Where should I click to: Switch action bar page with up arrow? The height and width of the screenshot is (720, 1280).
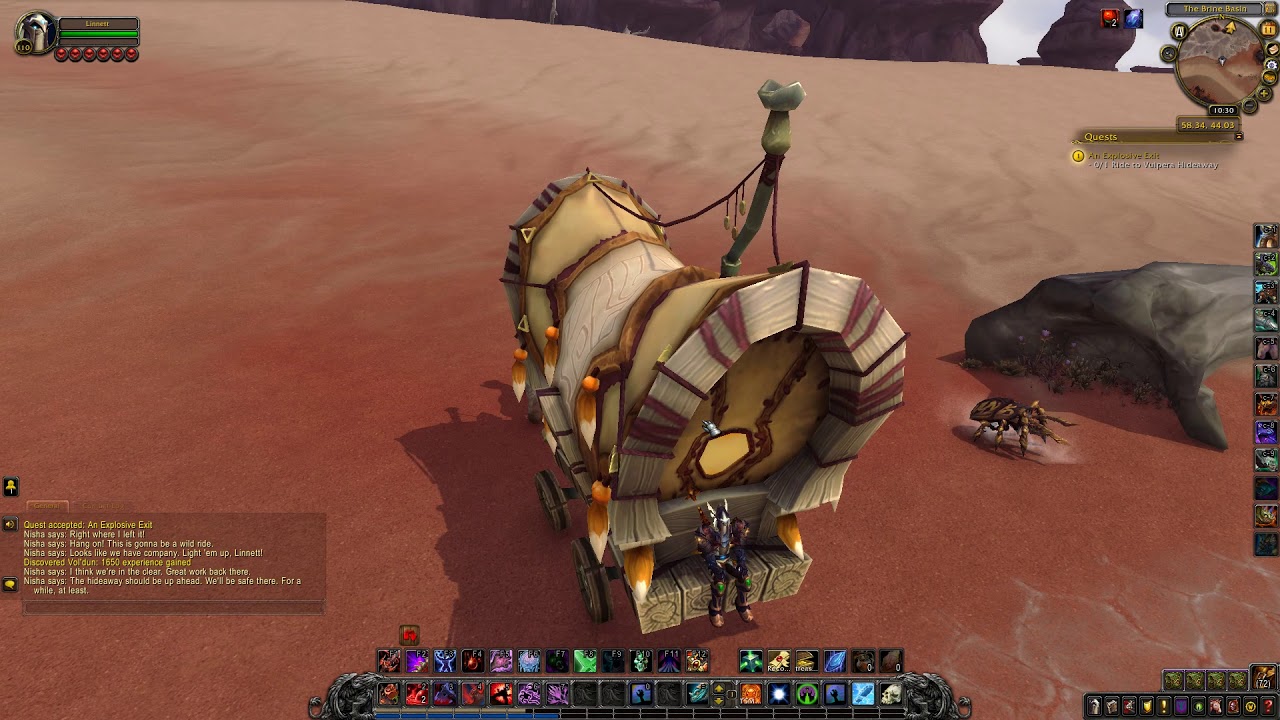719,687
